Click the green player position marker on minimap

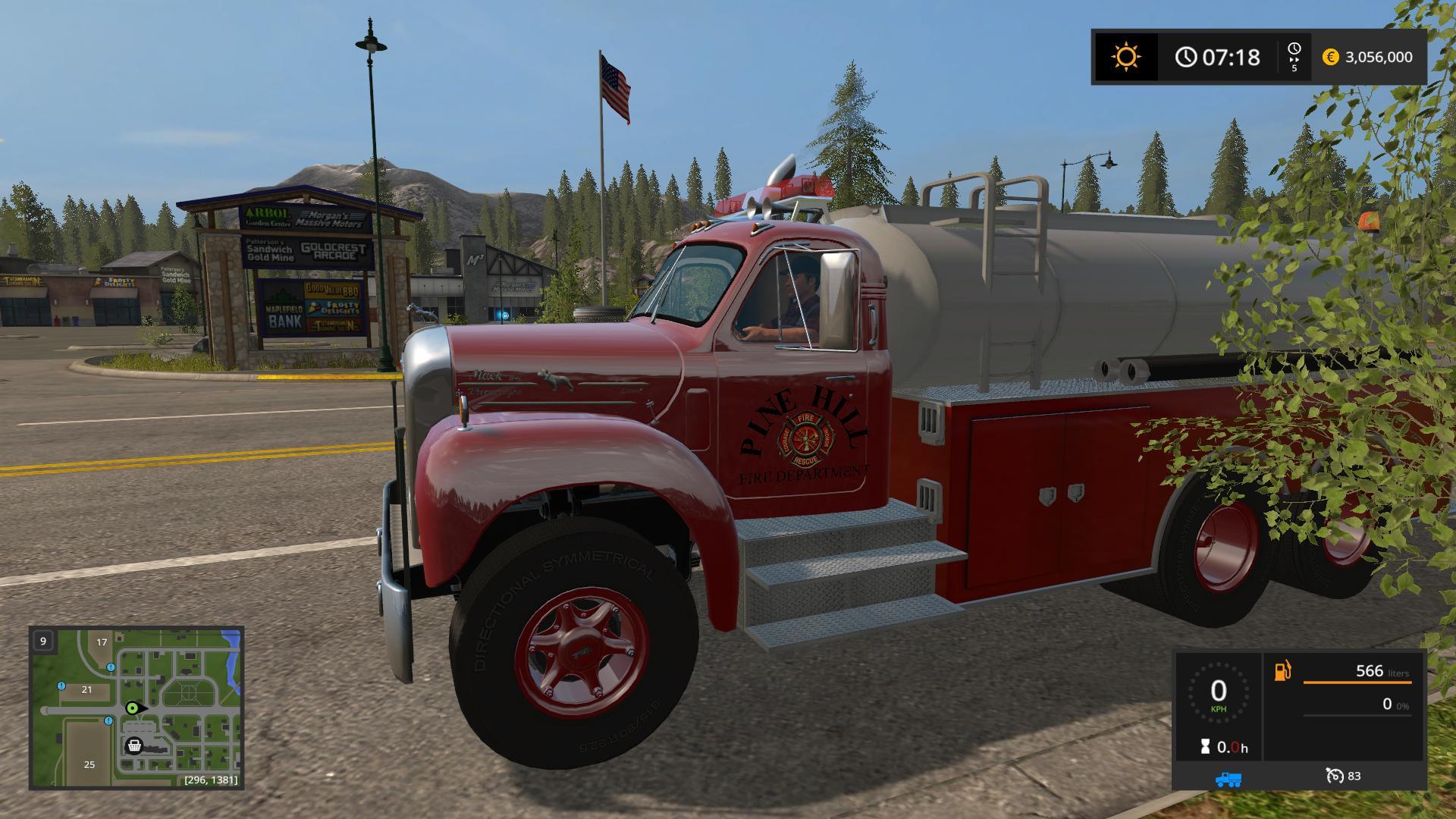pyautogui.click(x=133, y=708)
